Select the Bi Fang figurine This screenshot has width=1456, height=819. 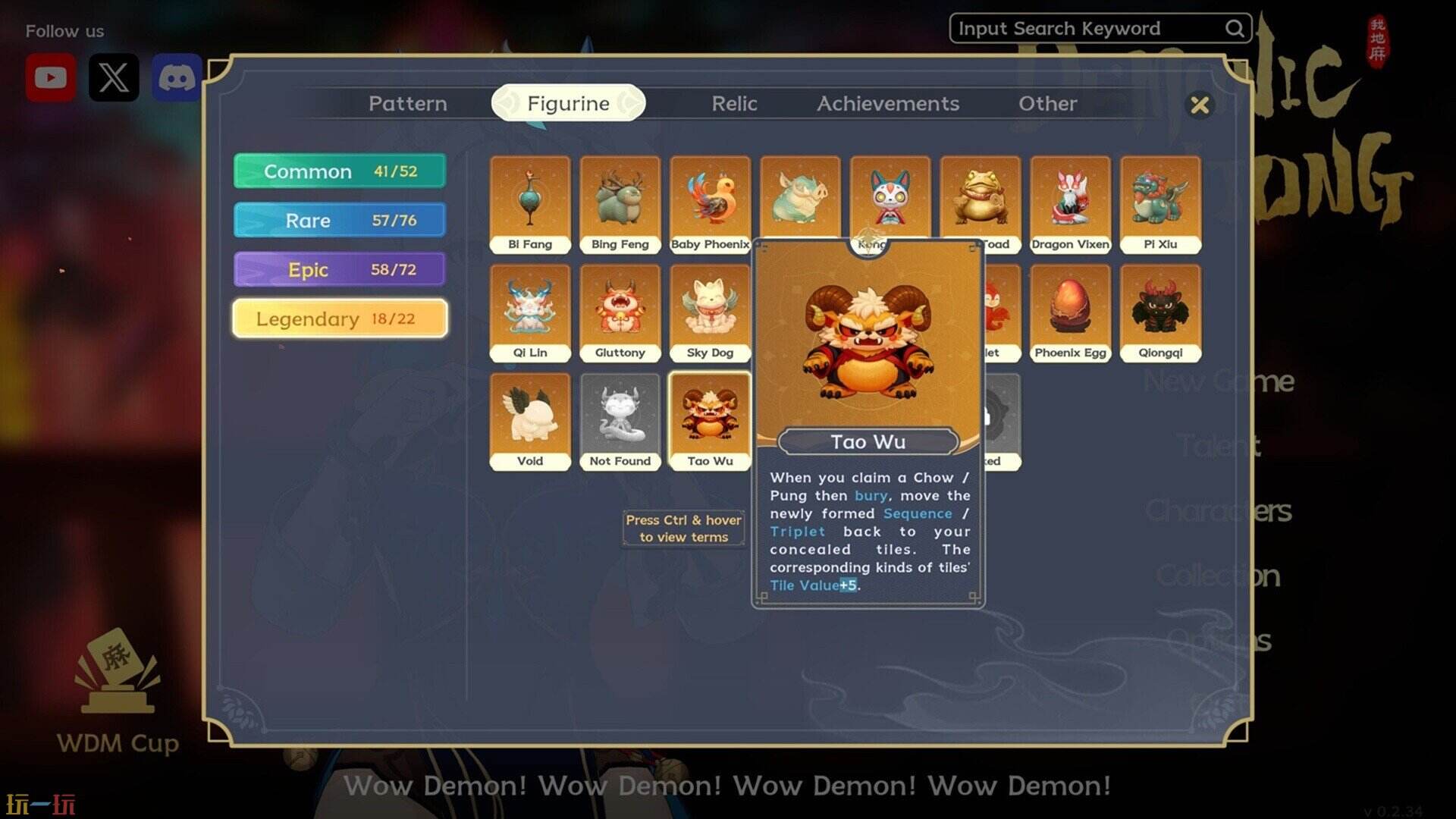(x=530, y=203)
